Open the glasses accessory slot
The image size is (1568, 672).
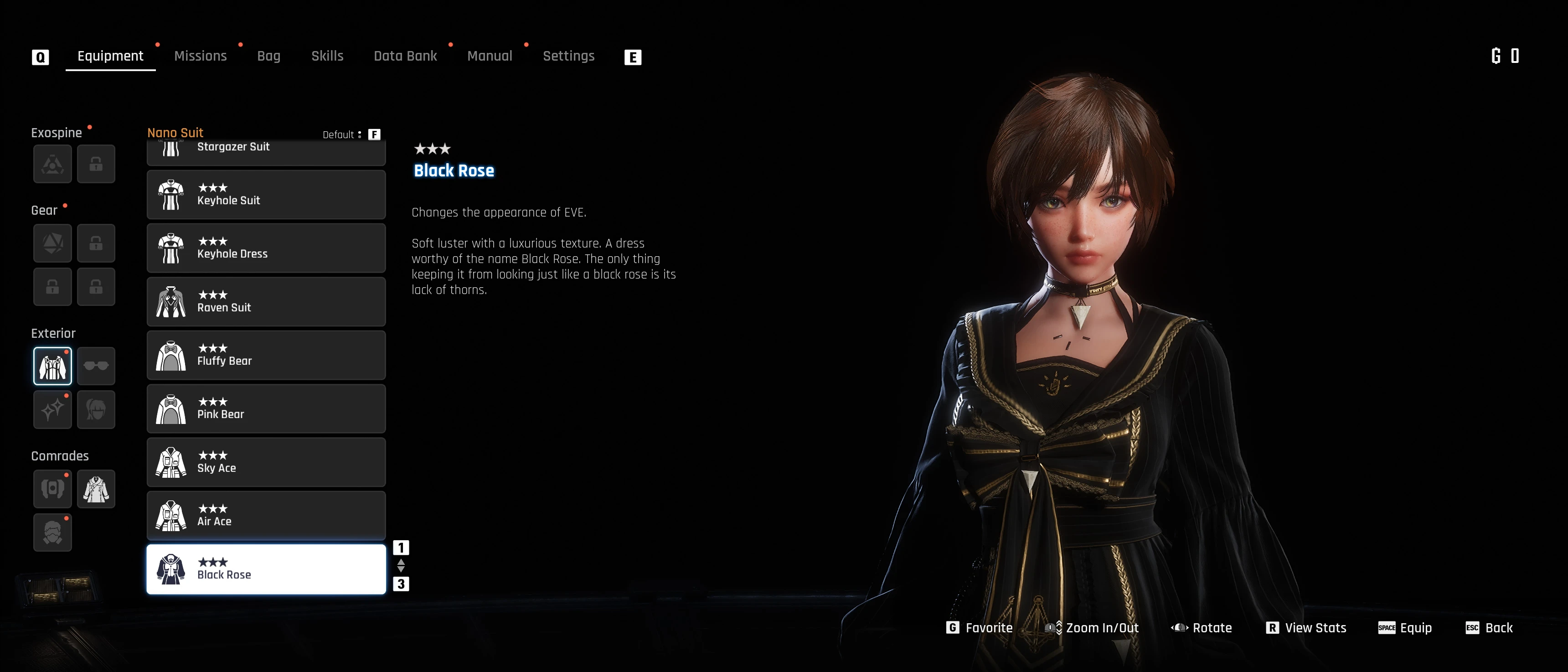click(x=96, y=366)
